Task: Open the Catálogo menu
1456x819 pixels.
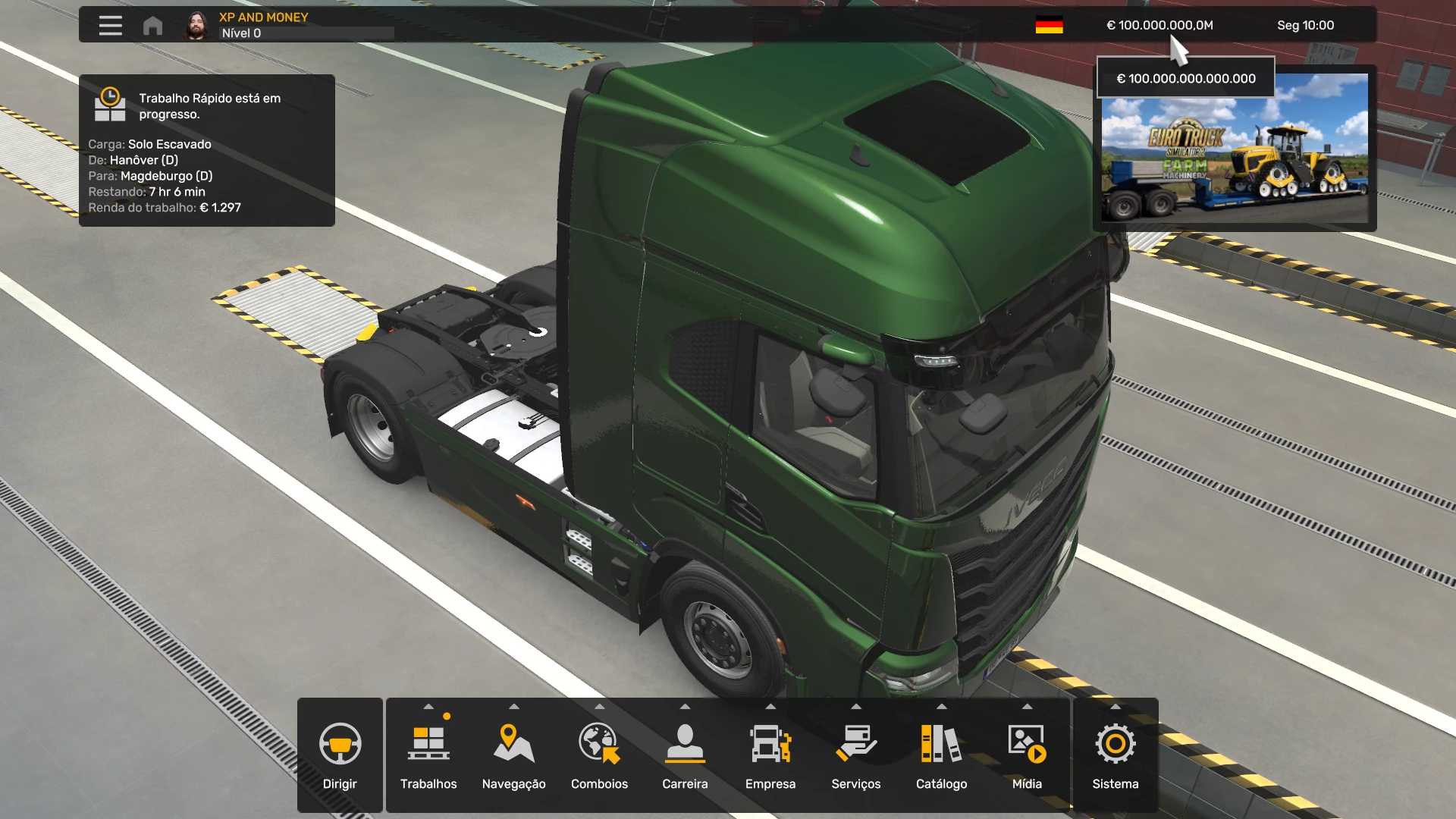Action: pos(941,755)
